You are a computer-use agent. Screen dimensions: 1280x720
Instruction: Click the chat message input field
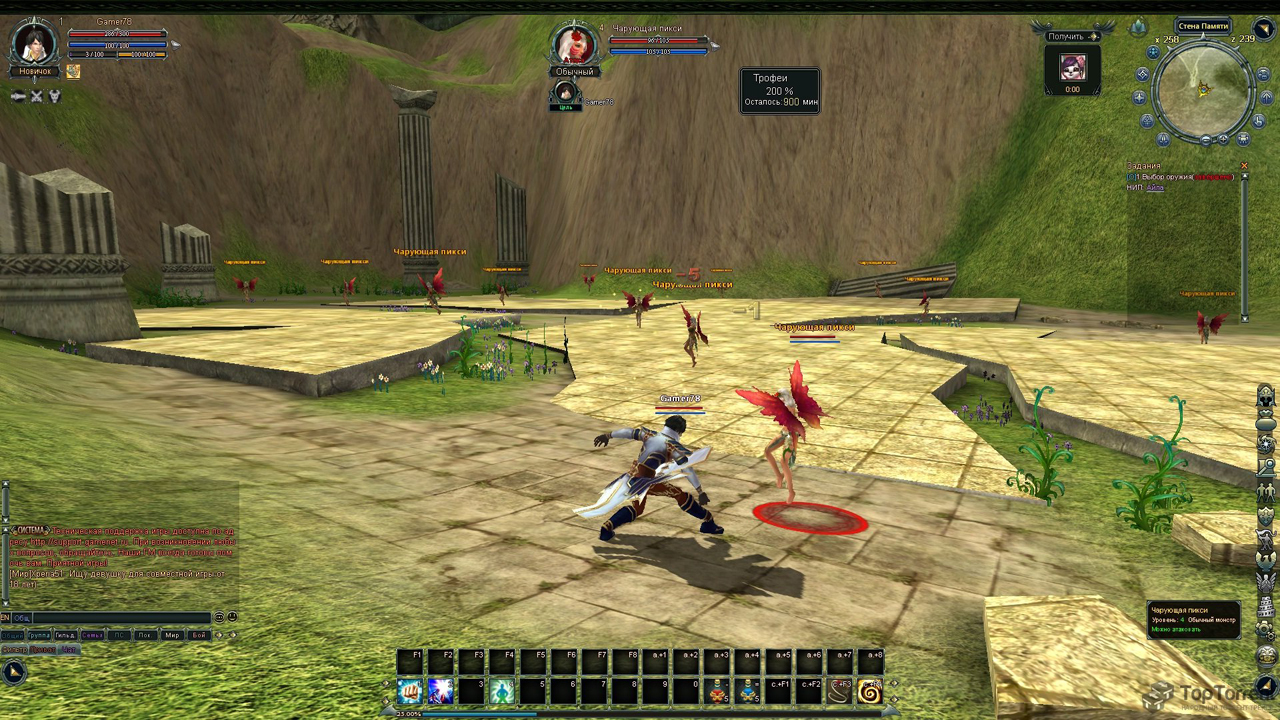point(120,618)
